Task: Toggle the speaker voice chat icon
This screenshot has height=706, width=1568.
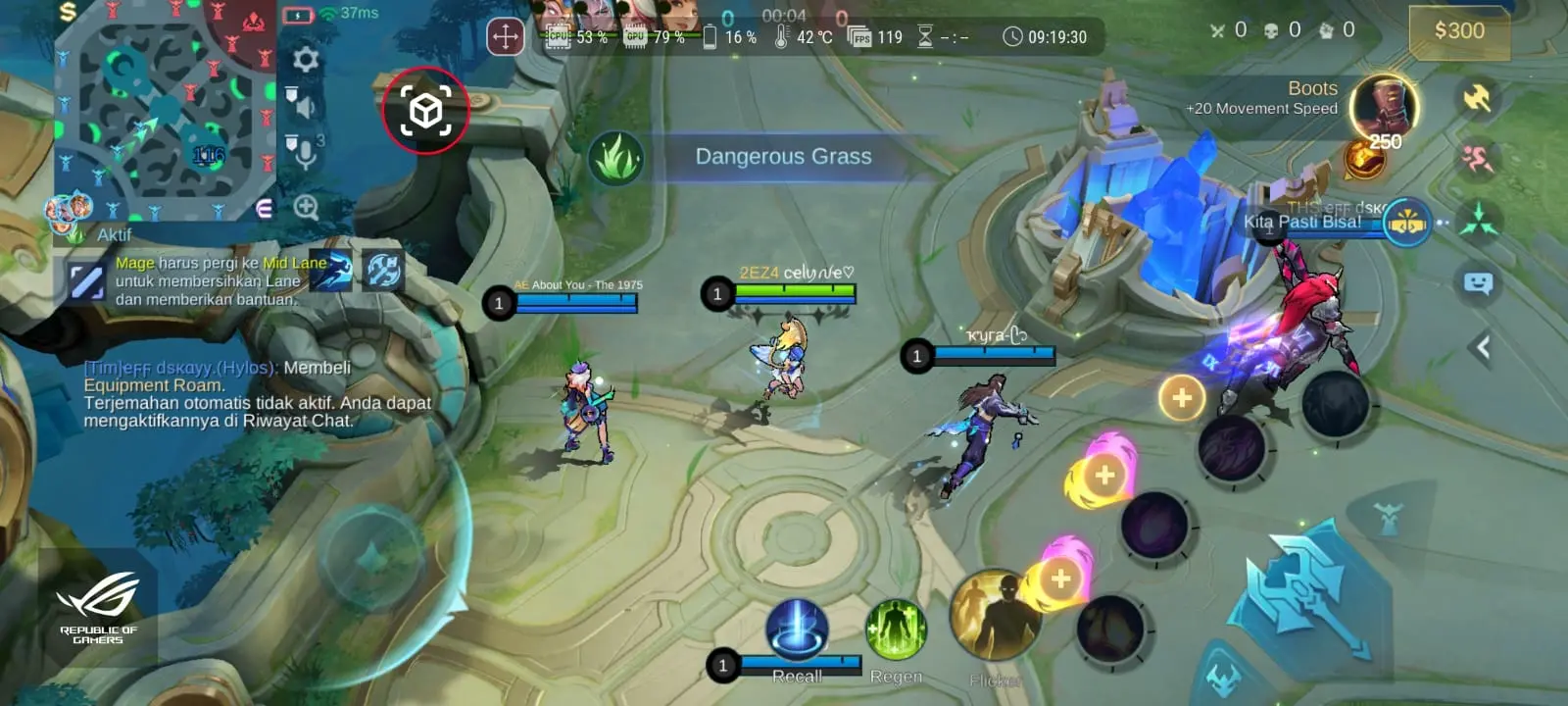Action: [x=302, y=103]
